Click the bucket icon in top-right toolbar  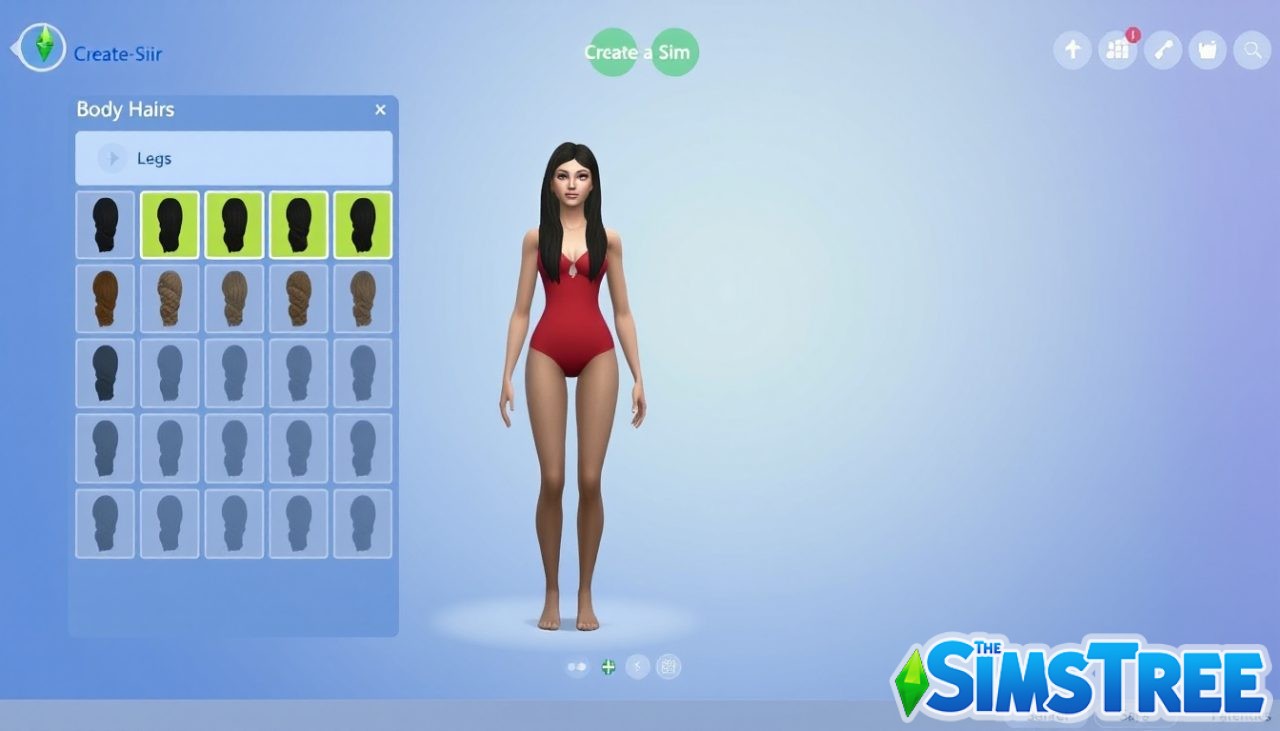[x=1207, y=49]
